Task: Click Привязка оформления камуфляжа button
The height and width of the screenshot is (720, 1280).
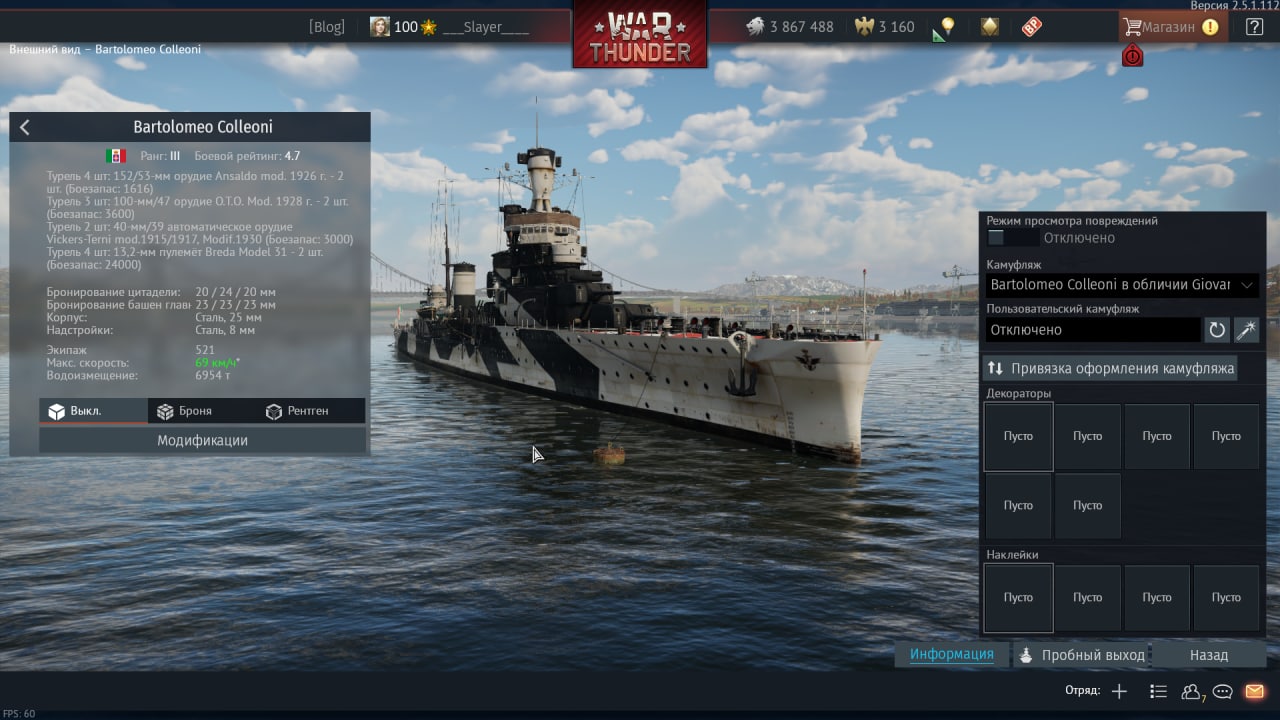Action: click(x=1110, y=368)
